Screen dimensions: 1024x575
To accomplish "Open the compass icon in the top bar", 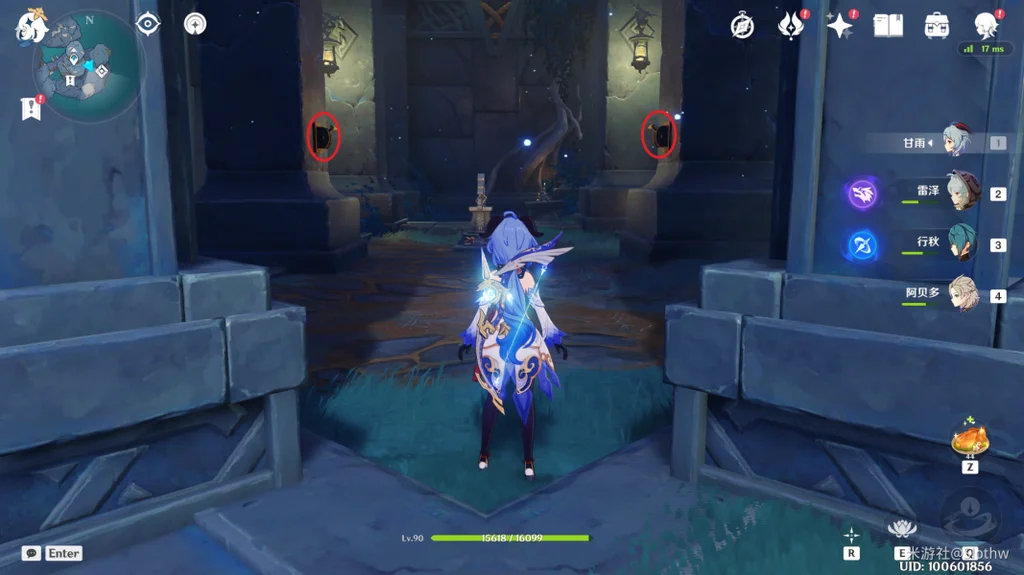I will [x=742, y=26].
